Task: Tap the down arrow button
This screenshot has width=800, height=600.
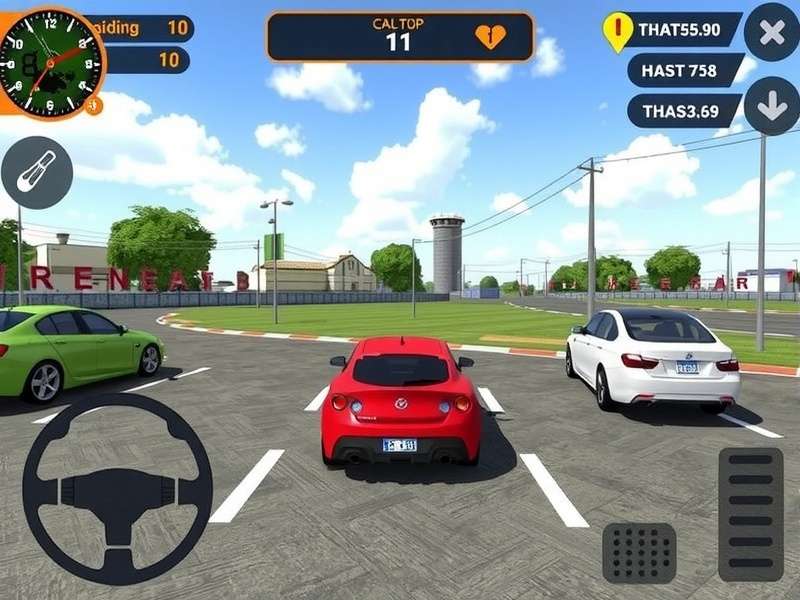Action: (772, 107)
